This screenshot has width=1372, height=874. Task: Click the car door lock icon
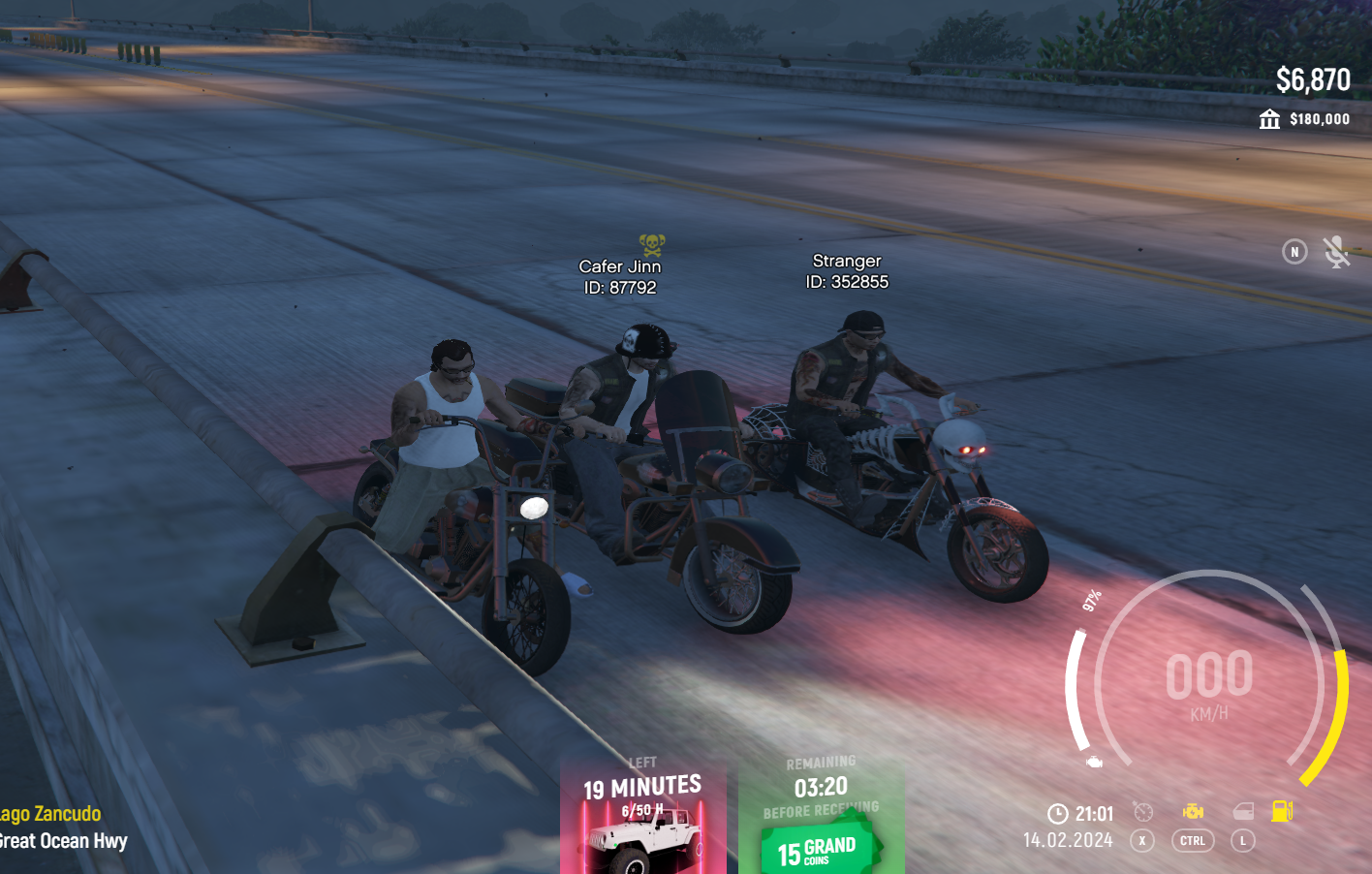tap(1243, 812)
